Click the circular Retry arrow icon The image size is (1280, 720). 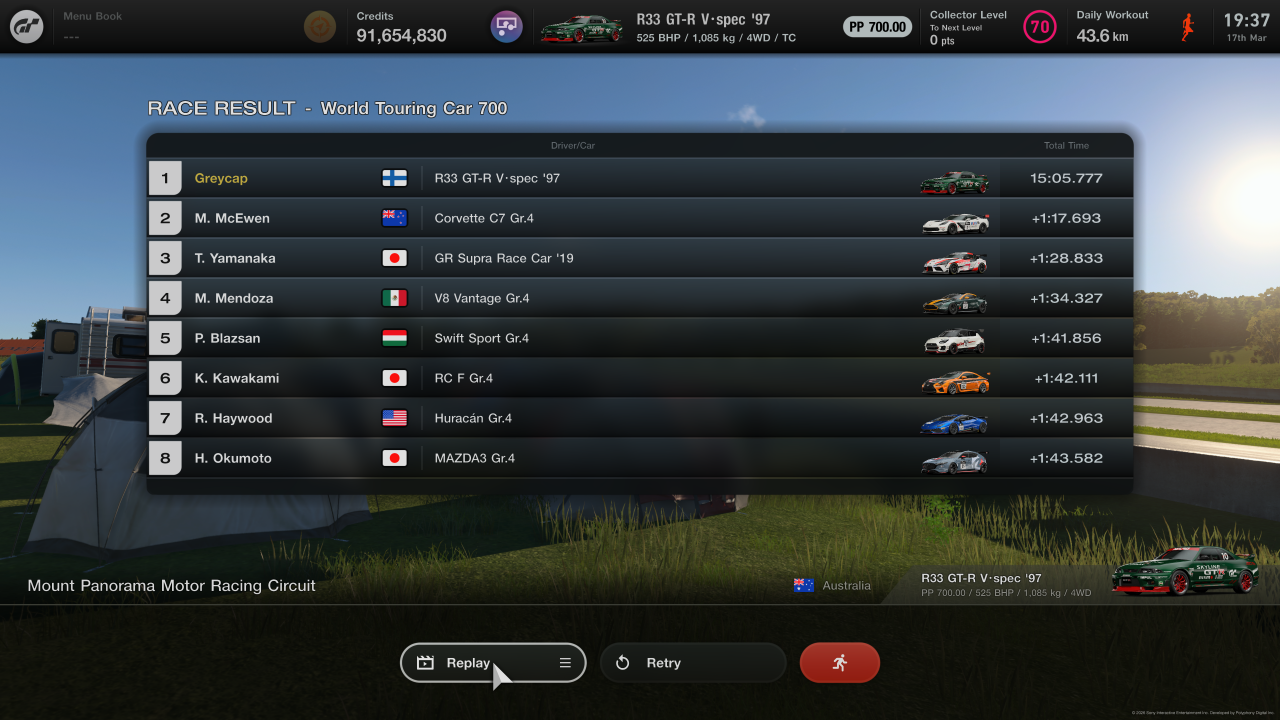[x=622, y=662]
